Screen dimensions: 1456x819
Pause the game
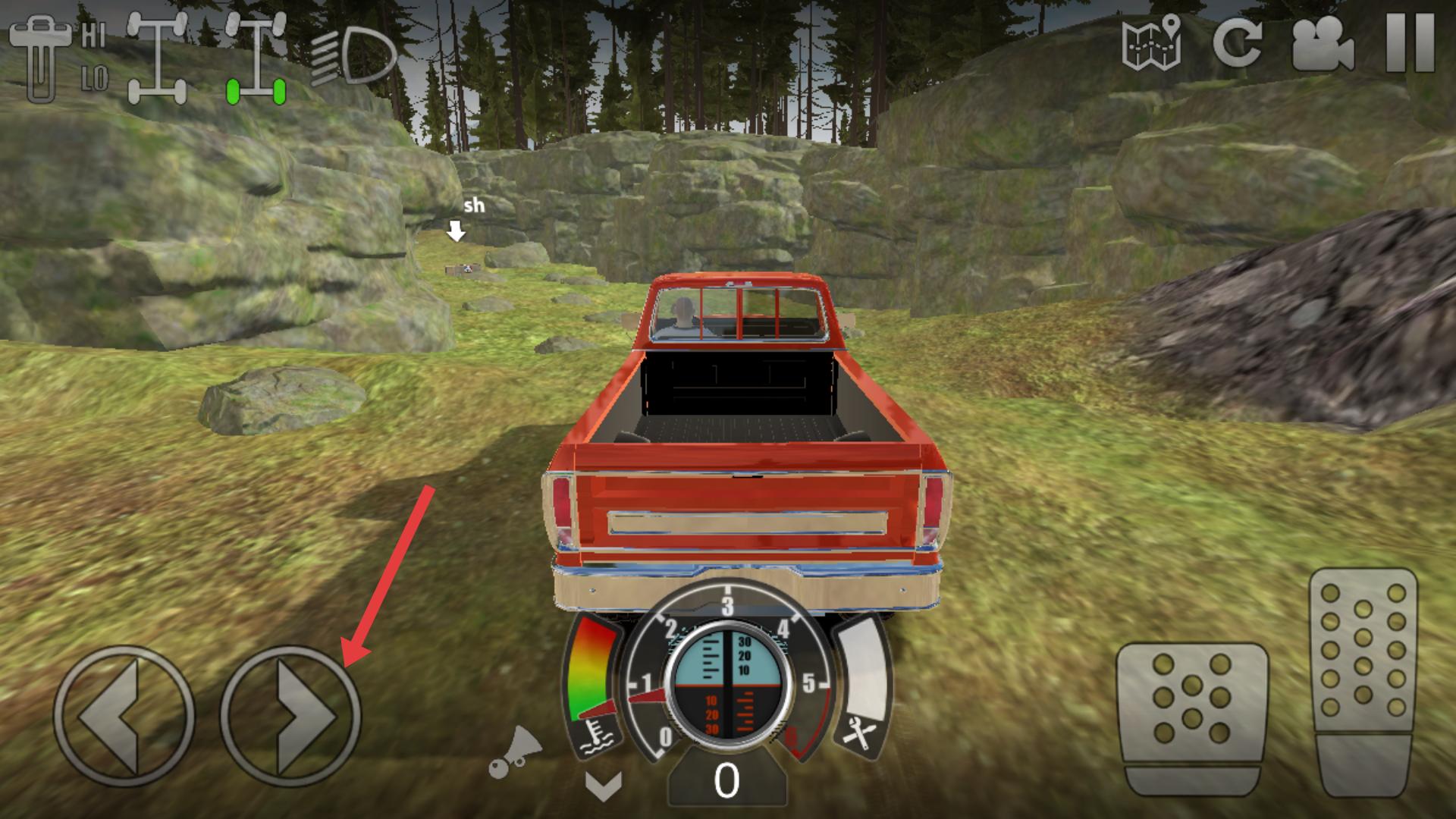[1410, 43]
